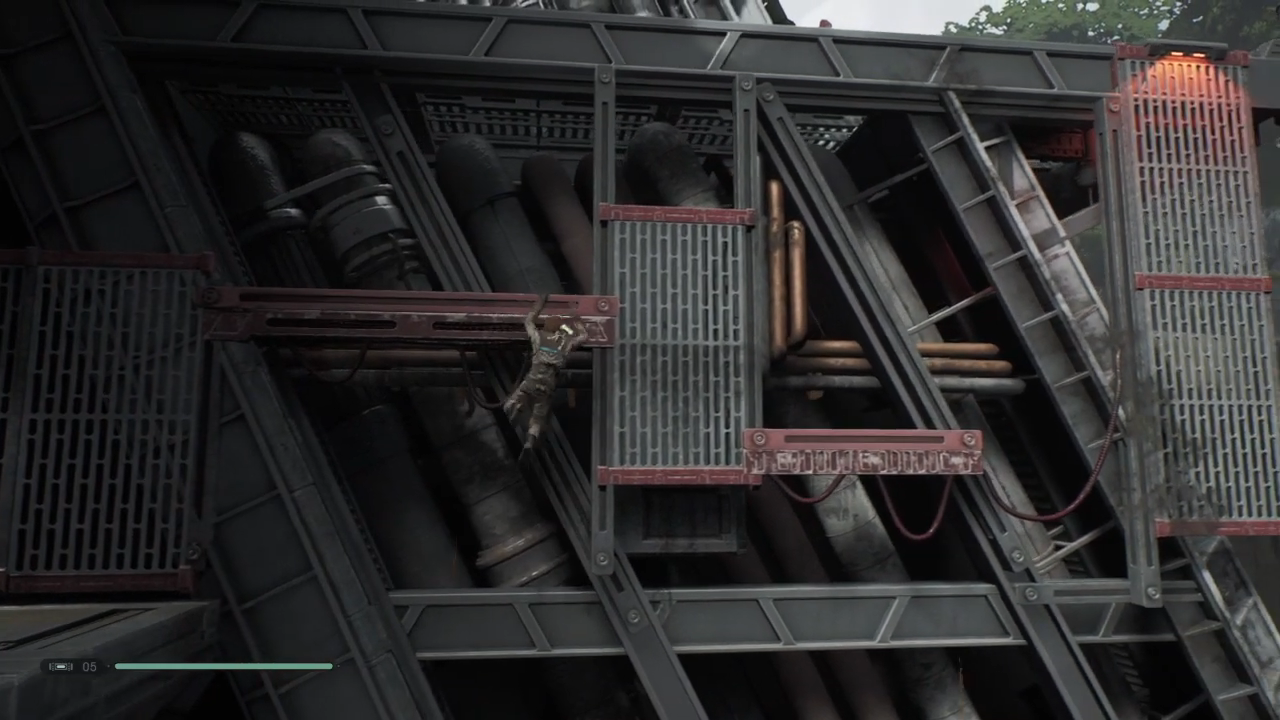
Task: Click the faded lettering on the lower red bar
Action: (865, 462)
